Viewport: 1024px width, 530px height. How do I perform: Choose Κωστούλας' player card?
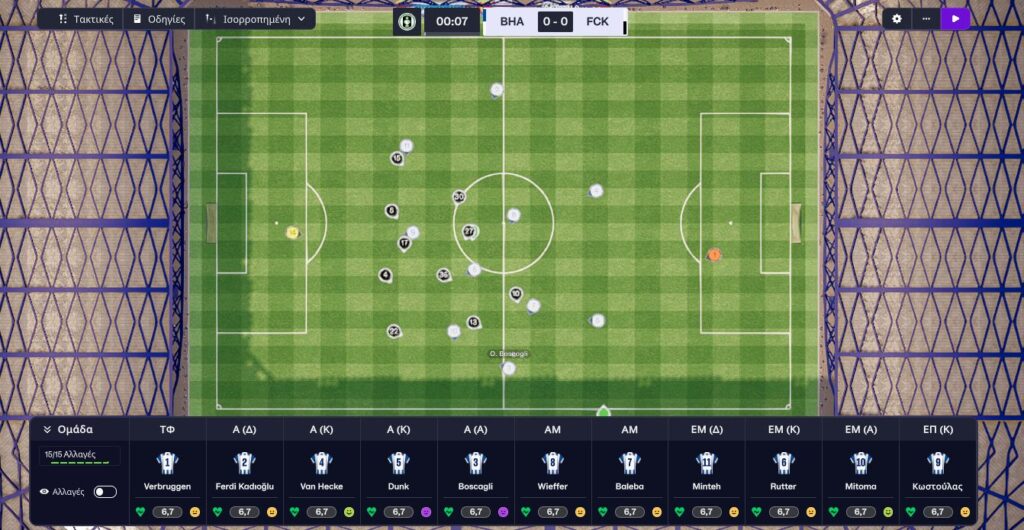[x=938, y=472]
